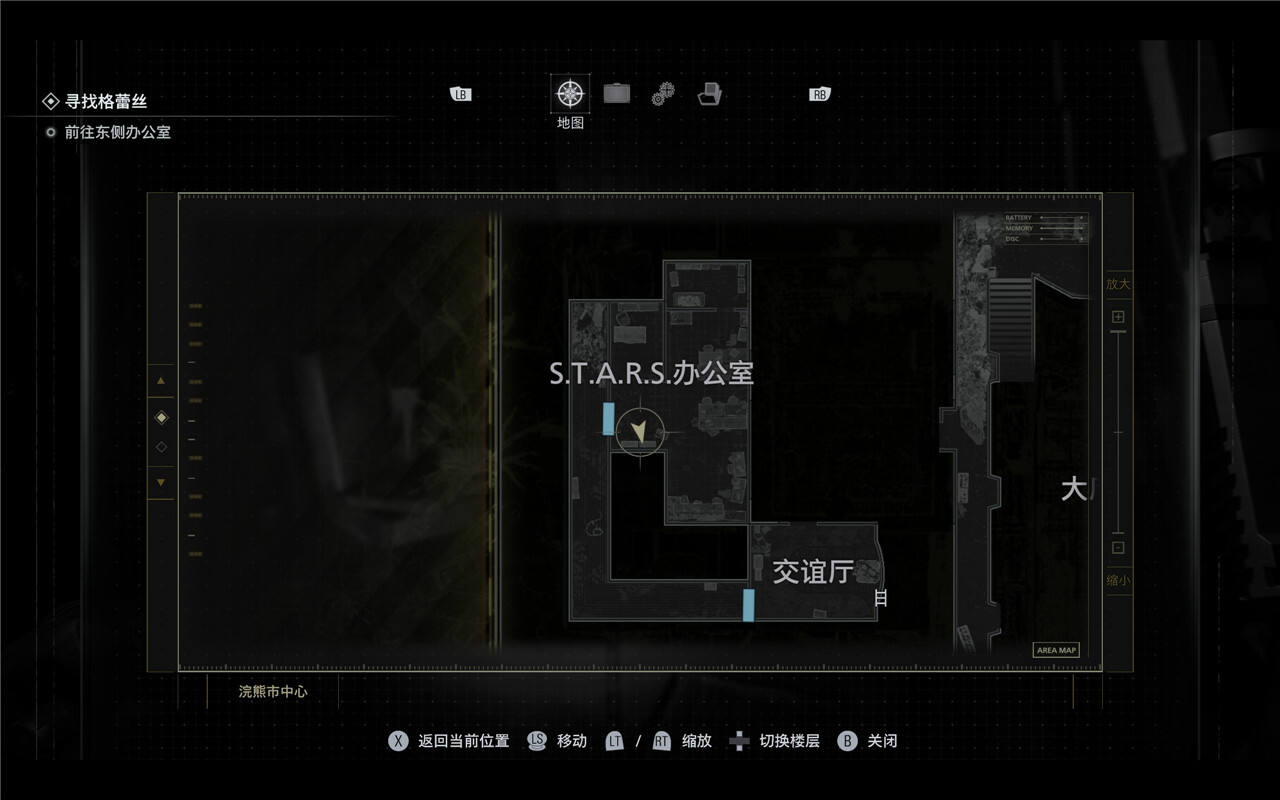Select the S.T.A.R.S.办公室 room label
The height and width of the screenshot is (800, 1280).
[x=651, y=373]
